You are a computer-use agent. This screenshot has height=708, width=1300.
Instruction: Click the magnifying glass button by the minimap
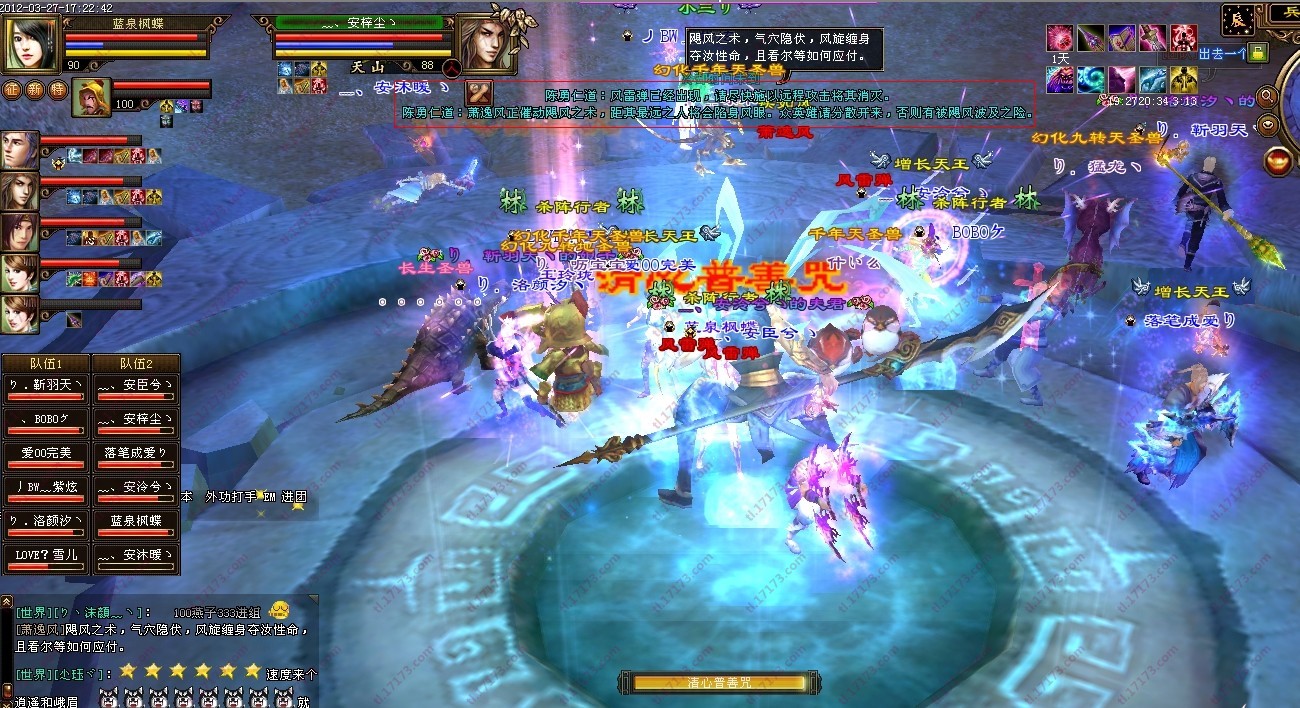(x=1268, y=97)
